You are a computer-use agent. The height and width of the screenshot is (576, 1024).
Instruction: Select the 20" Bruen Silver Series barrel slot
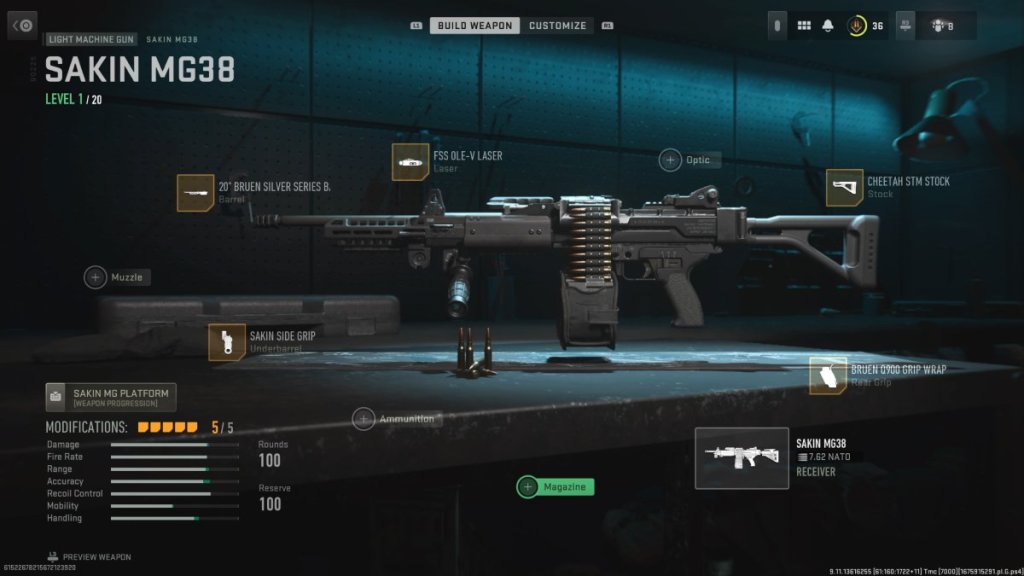coord(196,192)
